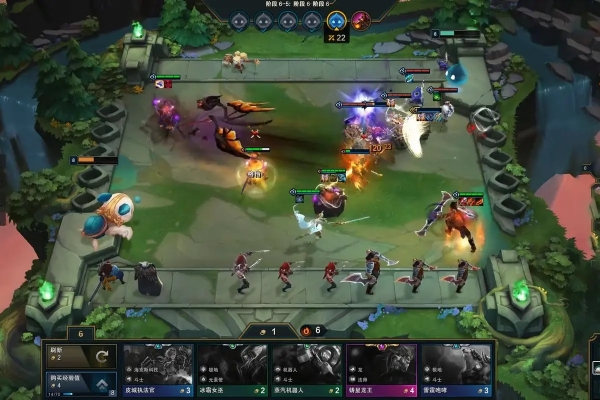Image resolution: width=600 pixels, height=400 pixels.
Task: Buy the 冰霜女巫 champion card
Action: click(233, 370)
